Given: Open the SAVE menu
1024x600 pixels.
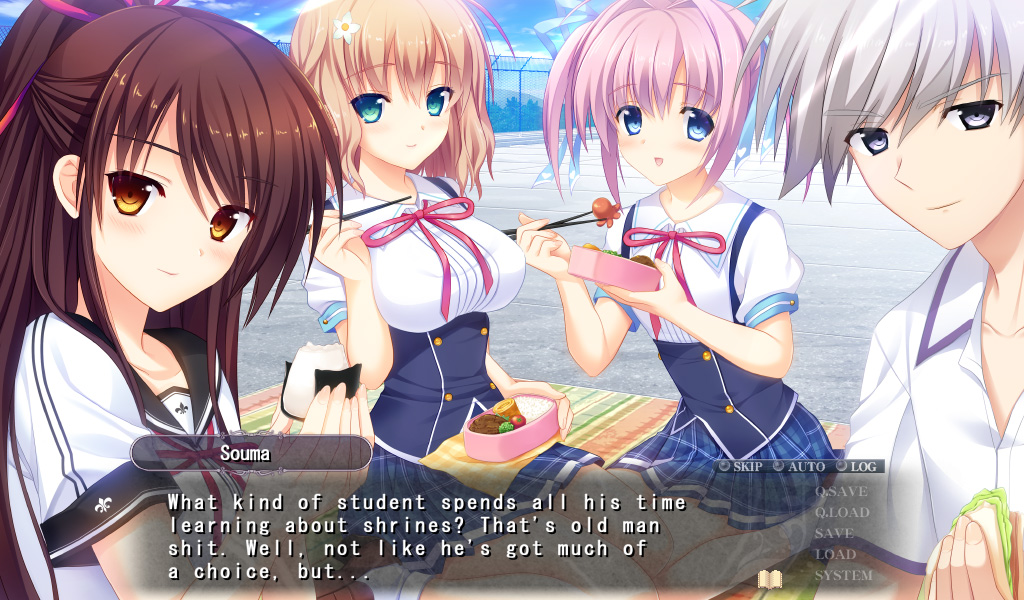Looking at the screenshot, I should pyautogui.click(x=834, y=534).
